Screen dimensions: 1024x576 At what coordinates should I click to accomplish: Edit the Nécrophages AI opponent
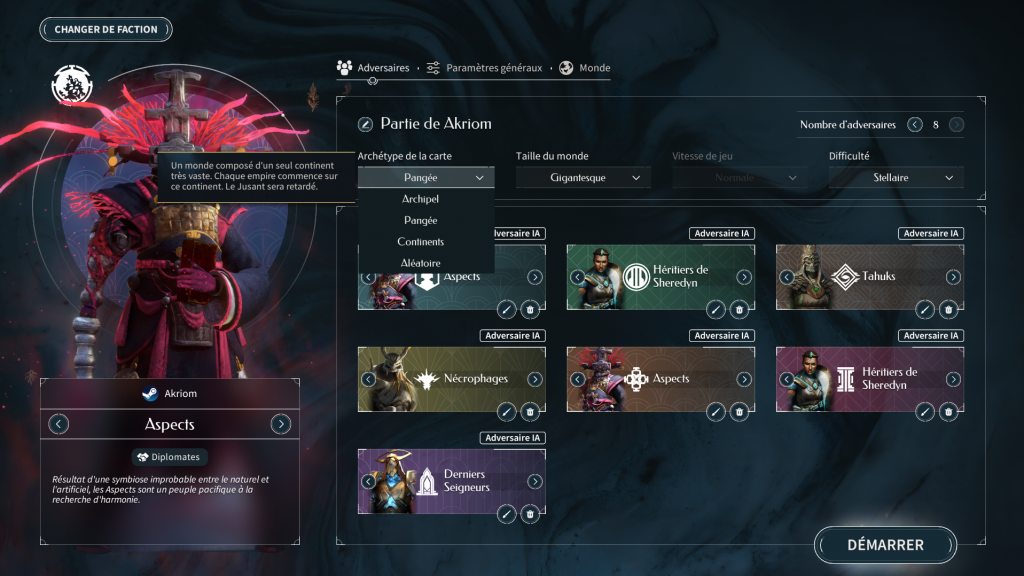(x=507, y=412)
